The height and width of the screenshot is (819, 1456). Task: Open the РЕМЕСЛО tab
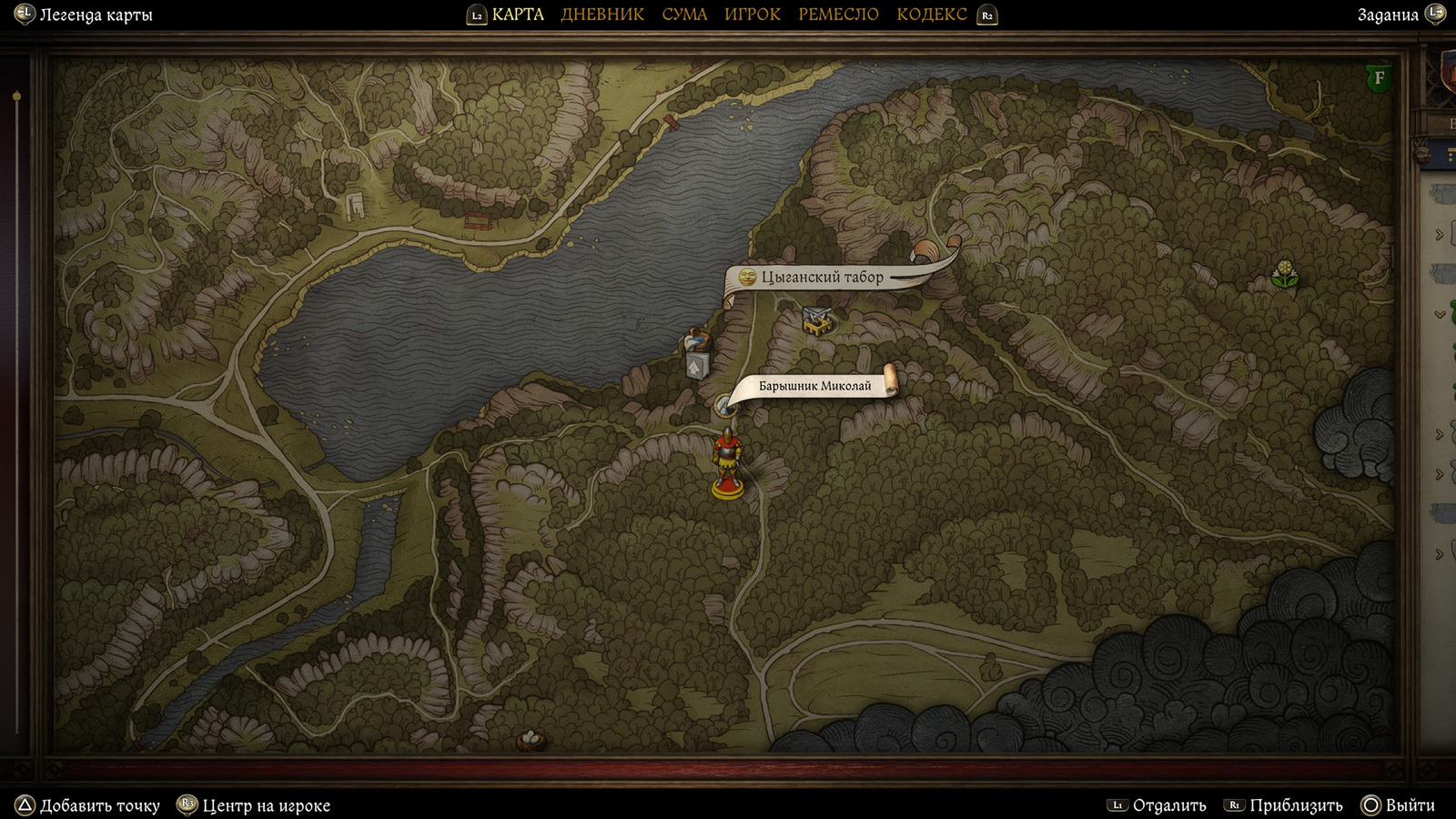click(x=838, y=15)
